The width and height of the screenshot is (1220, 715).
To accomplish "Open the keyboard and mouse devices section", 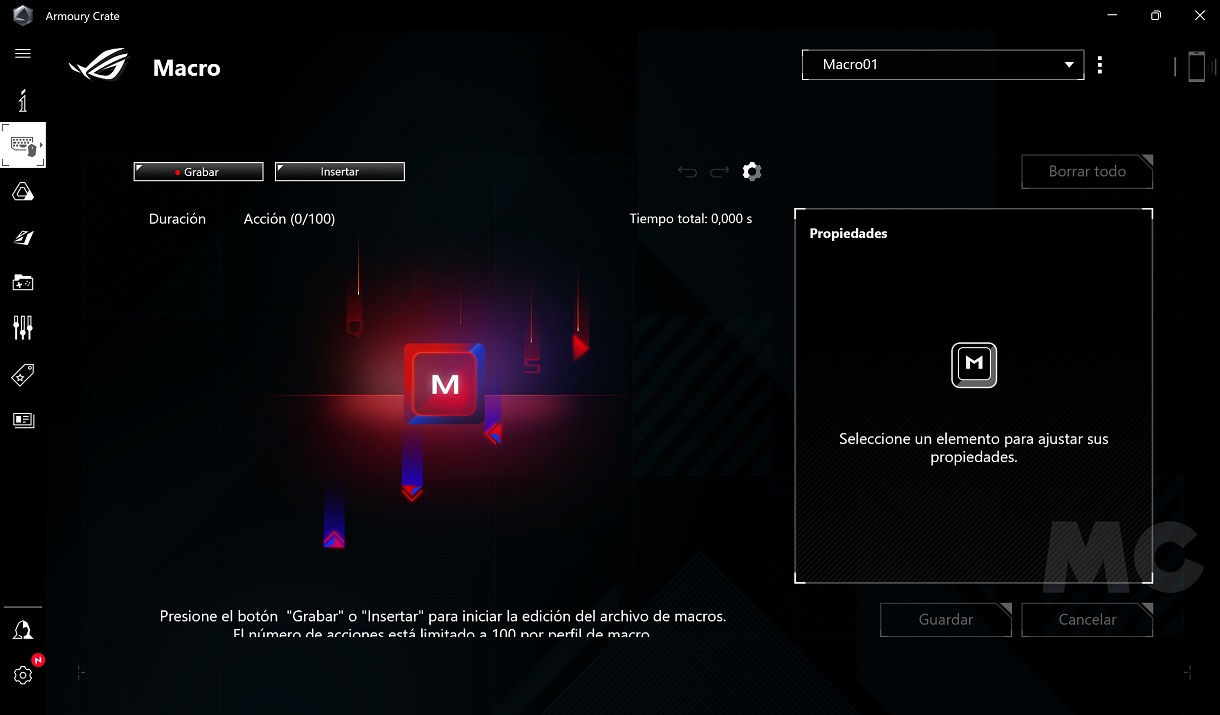I will coord(23,145).
